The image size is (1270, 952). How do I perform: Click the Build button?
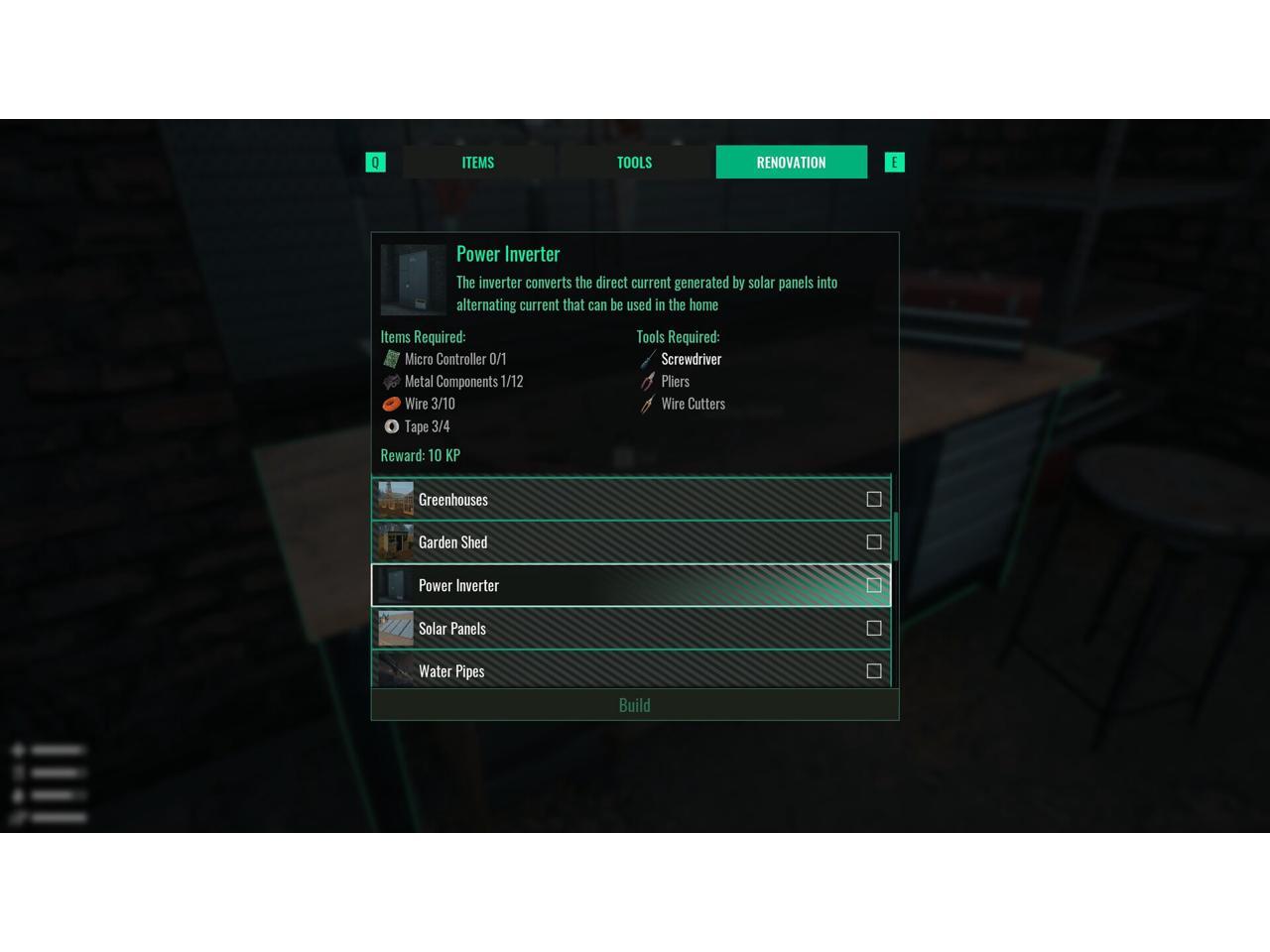pyautogui.click(x=634, y=705)
